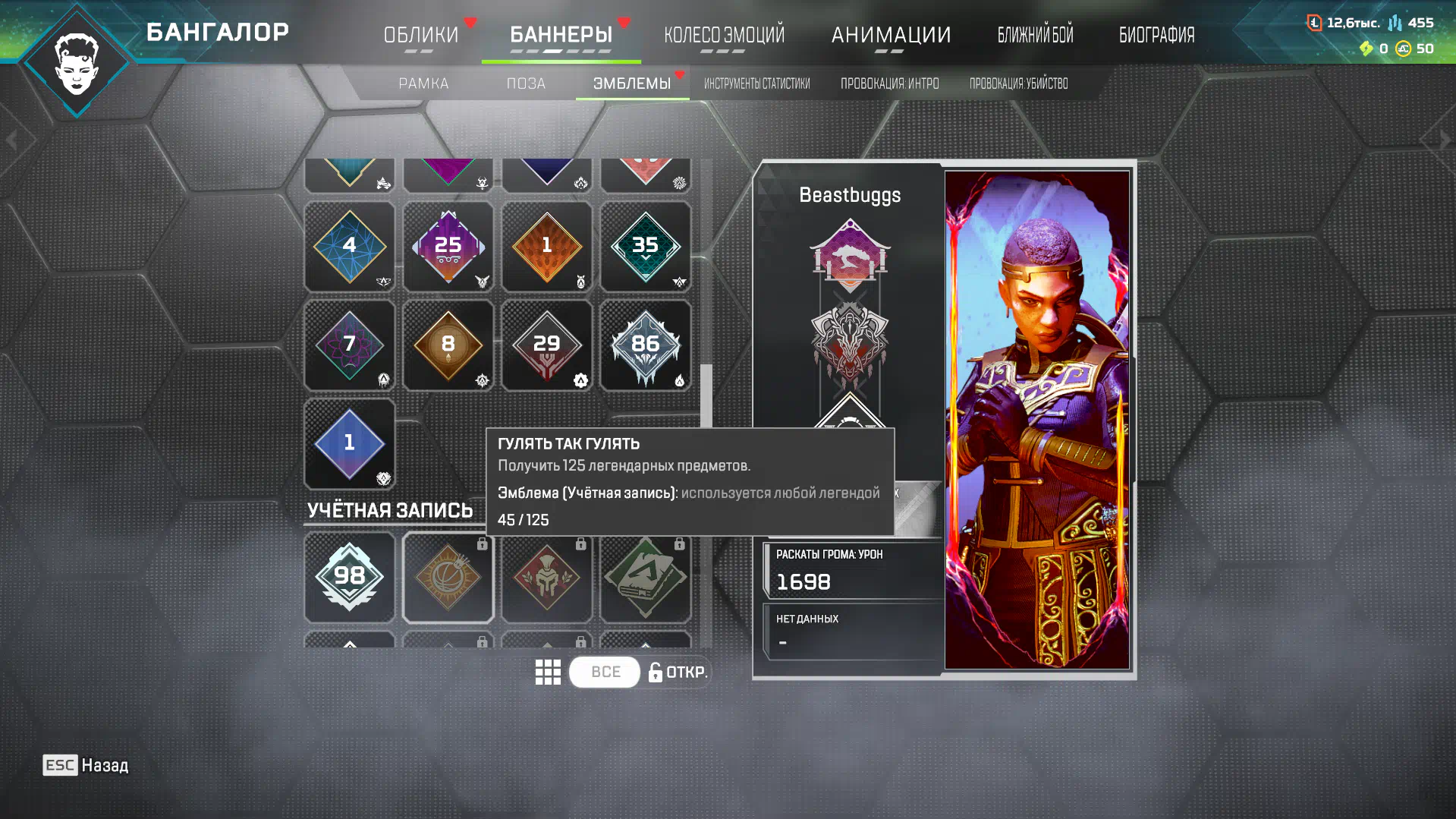The width and height of the screenshot is (1456, 819).
Task: Filter to unlocked badges with ОТКР.
Action: click(x=678, y=673)
